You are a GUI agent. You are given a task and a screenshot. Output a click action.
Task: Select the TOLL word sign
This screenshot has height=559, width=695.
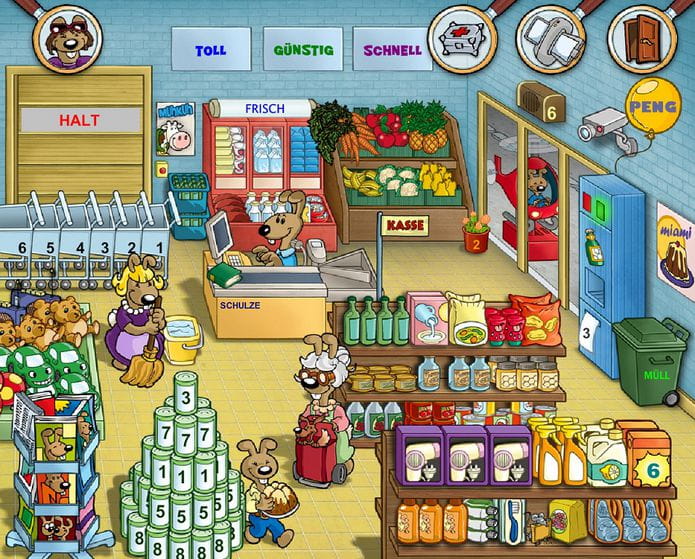click(x=211, y=49)
